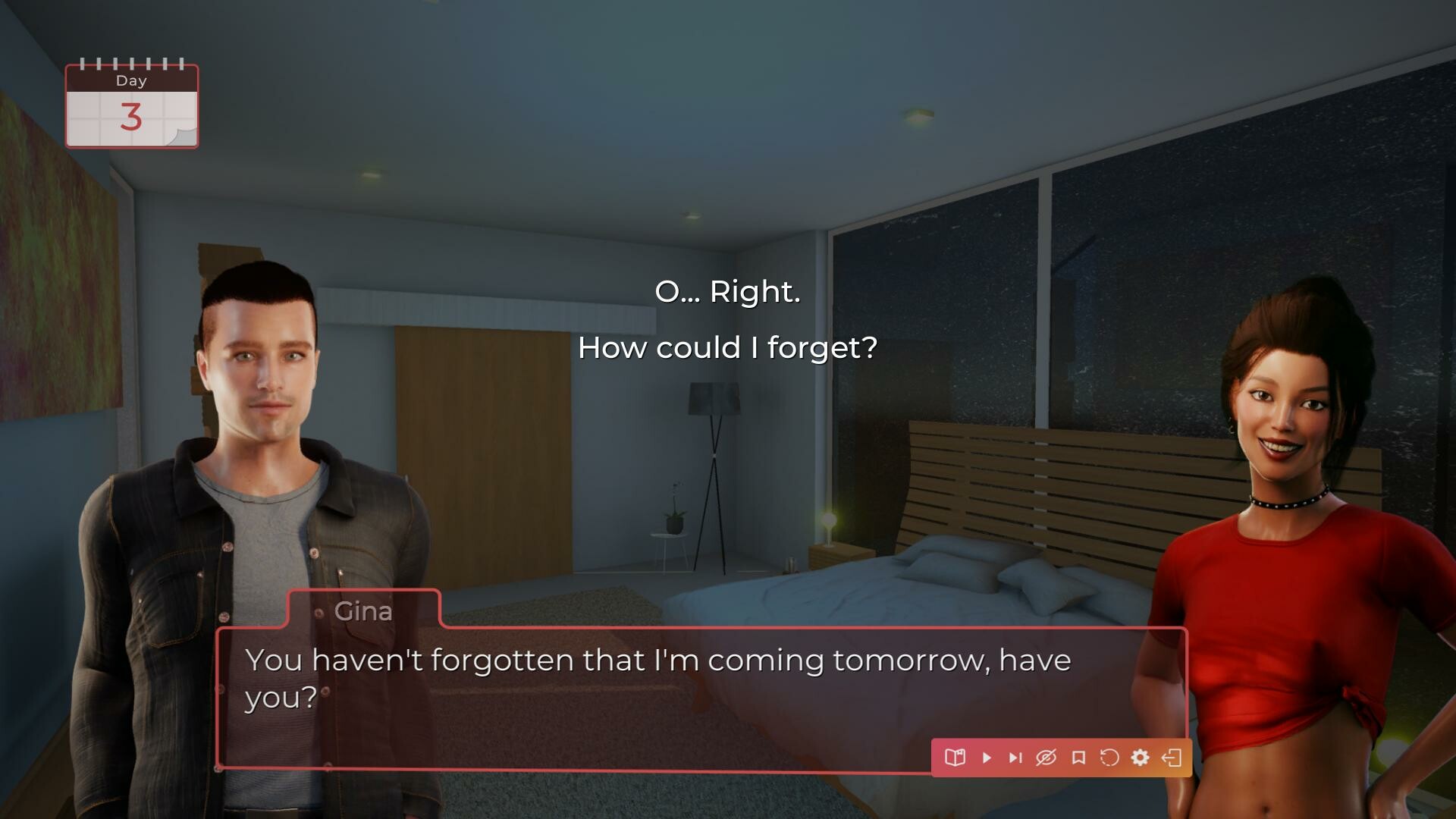1456x819 pixels.
Task: Click the "O... Right." narration text
Action: [726, 291]
